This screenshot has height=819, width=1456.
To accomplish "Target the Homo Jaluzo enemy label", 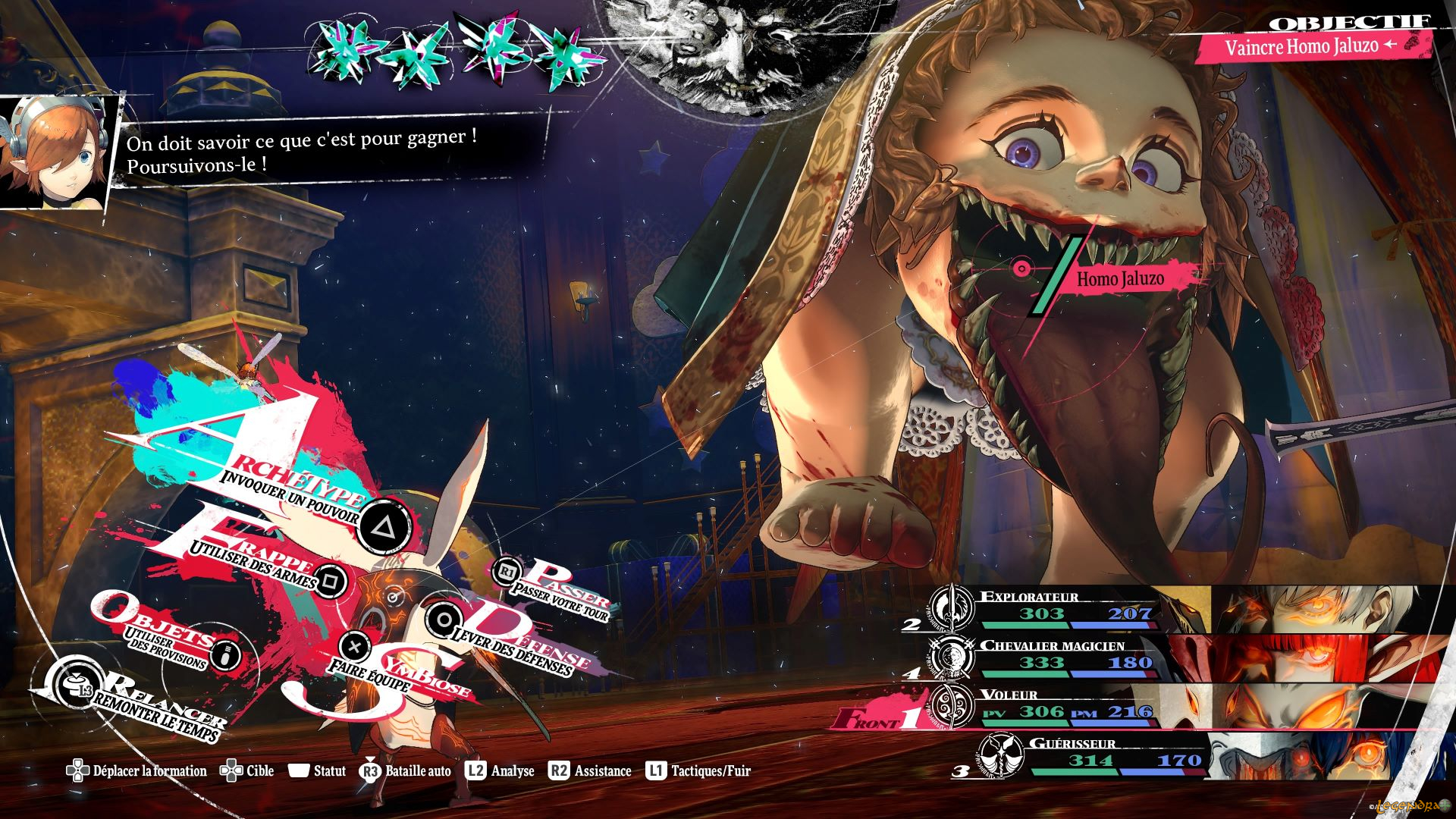I will 1120,279.
